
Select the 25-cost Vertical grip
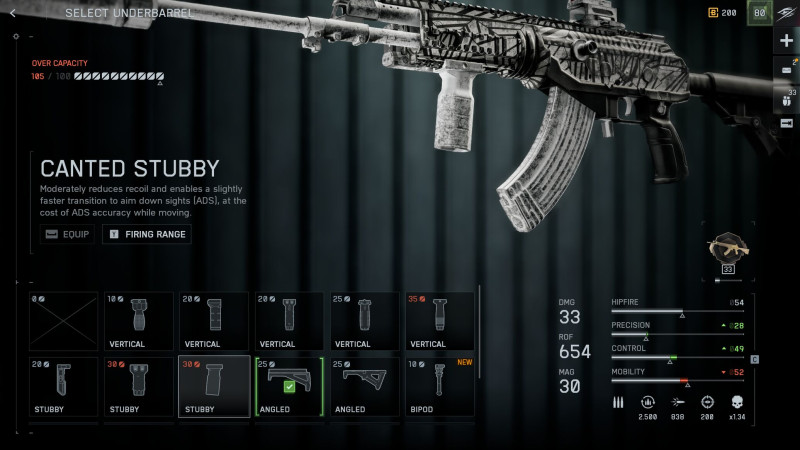pos(365,320)
